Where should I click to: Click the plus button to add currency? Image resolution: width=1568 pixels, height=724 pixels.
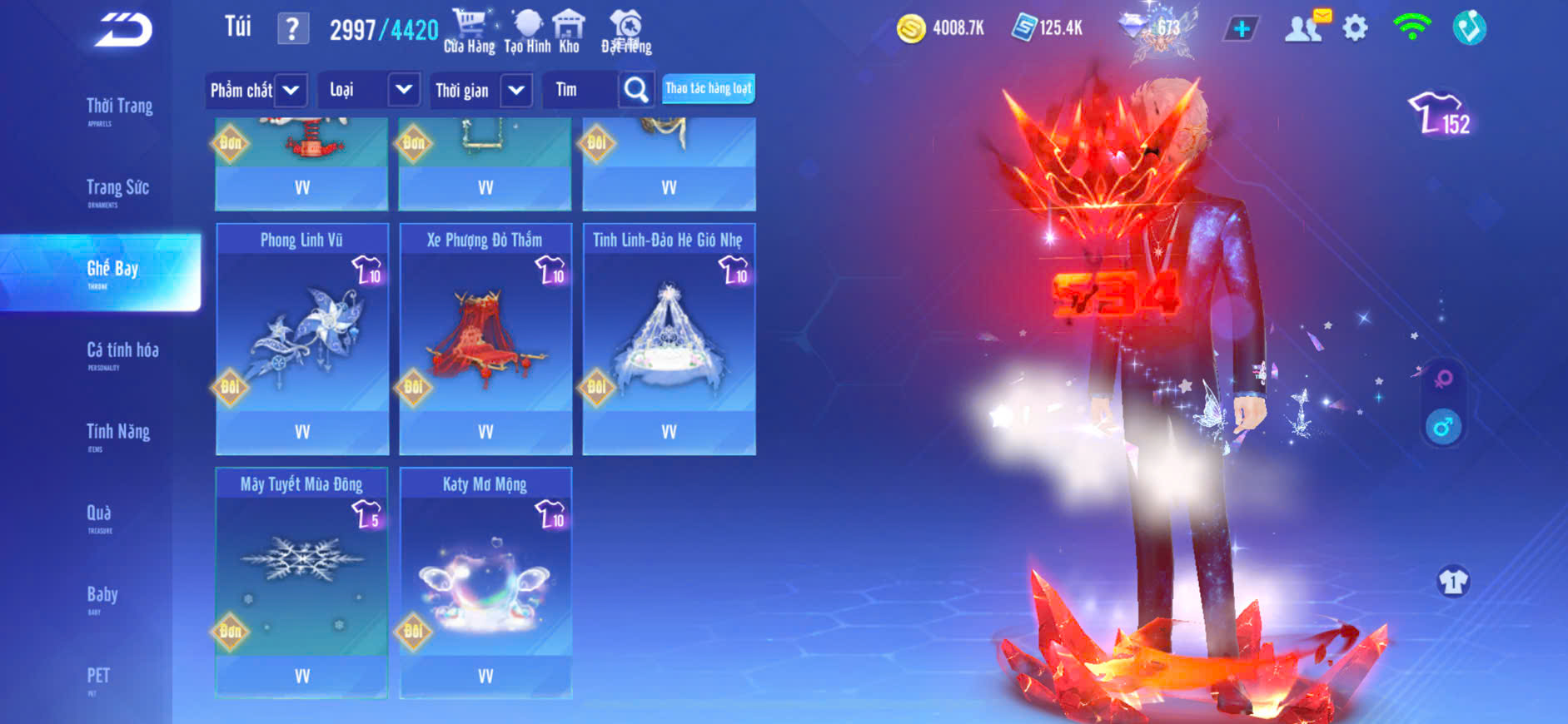pyautogui.click(x=1241, y=29)
